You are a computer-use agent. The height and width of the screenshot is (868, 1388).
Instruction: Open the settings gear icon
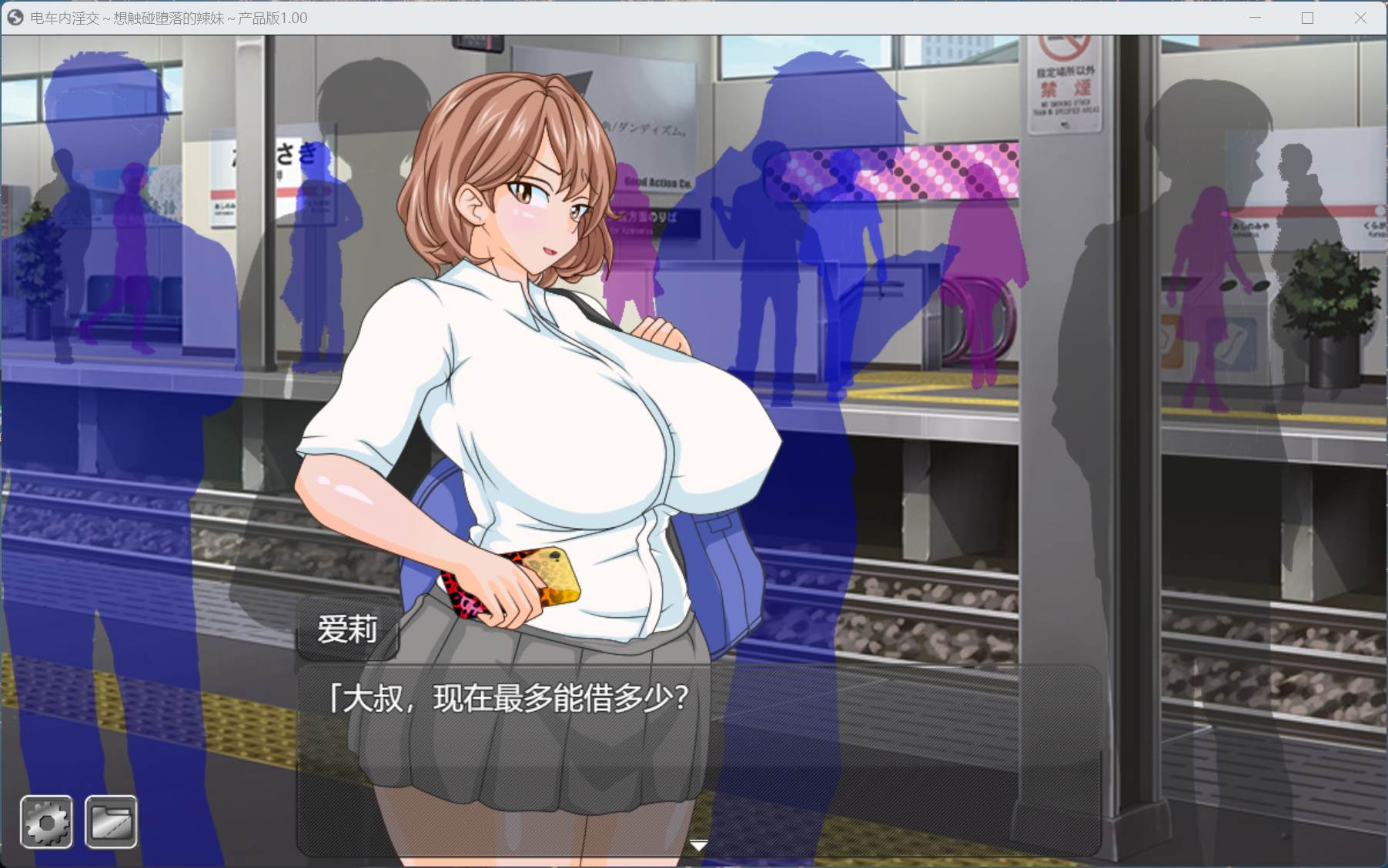pos(46,821)
